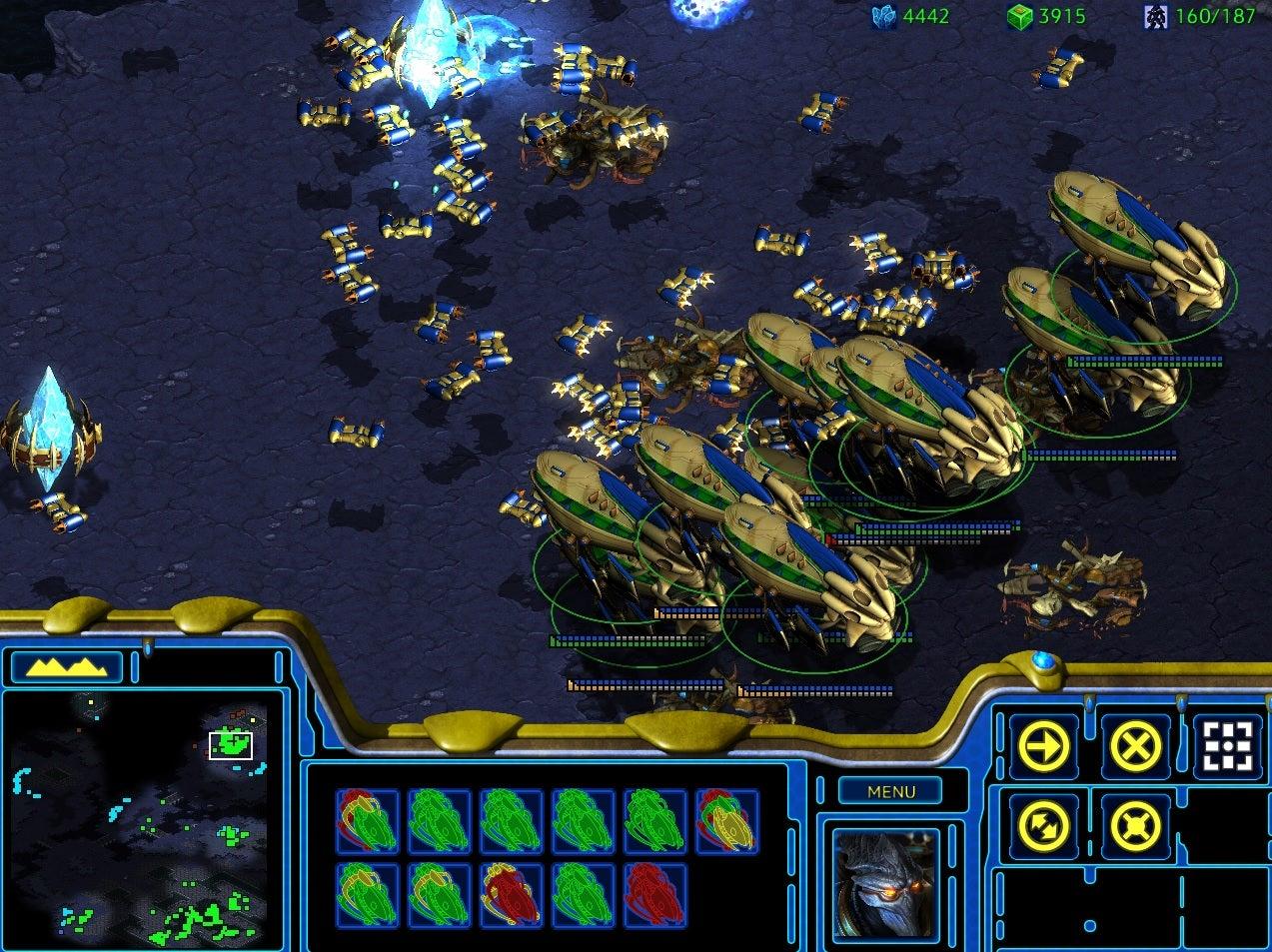Toggle minimap terrain with the mountain button
1272x952 pixels.
[x=65, y=666]
